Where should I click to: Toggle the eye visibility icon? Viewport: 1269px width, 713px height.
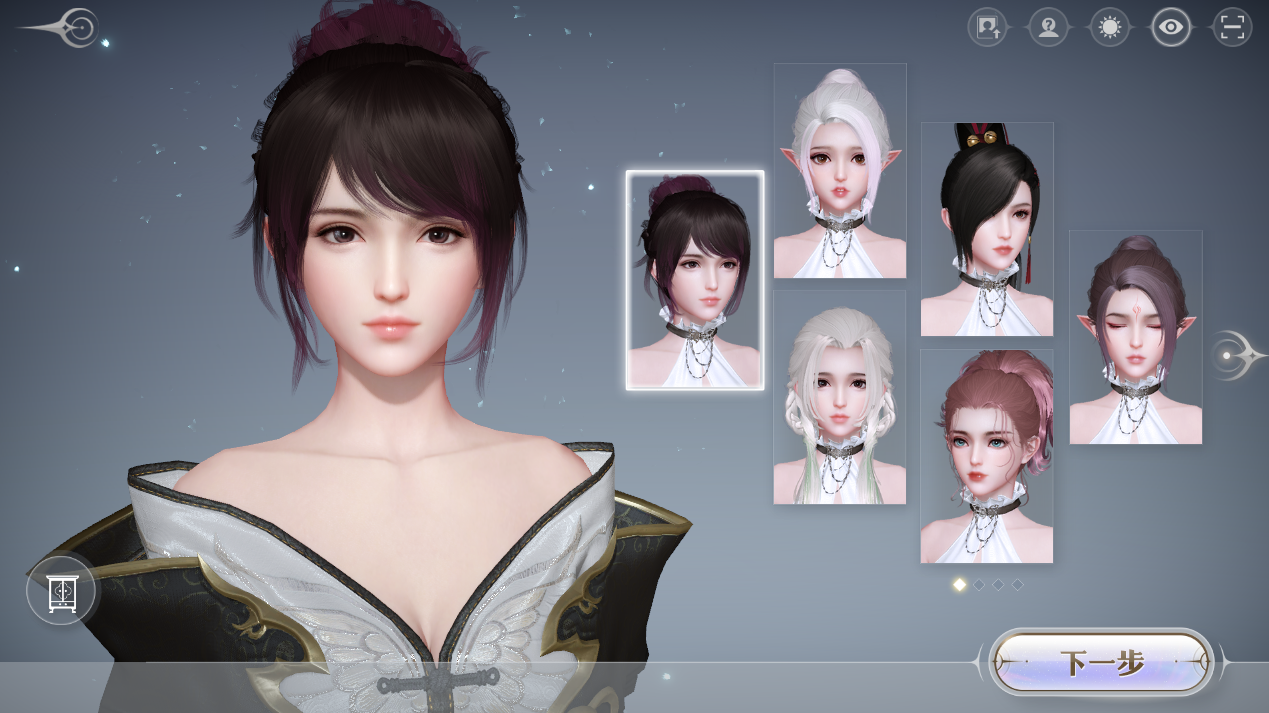tap(1171, 27)
